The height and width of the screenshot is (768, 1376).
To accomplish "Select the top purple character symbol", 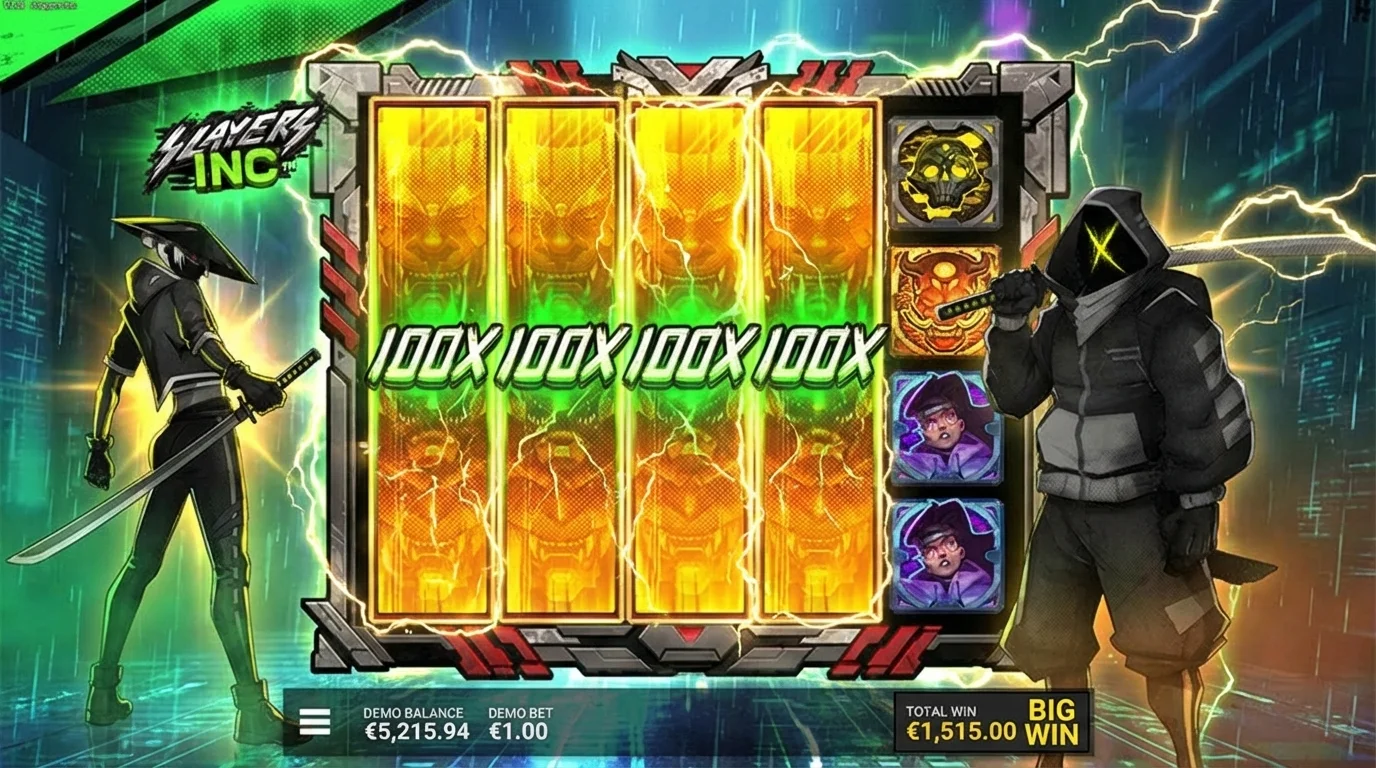I will click(x=943, y=420).
